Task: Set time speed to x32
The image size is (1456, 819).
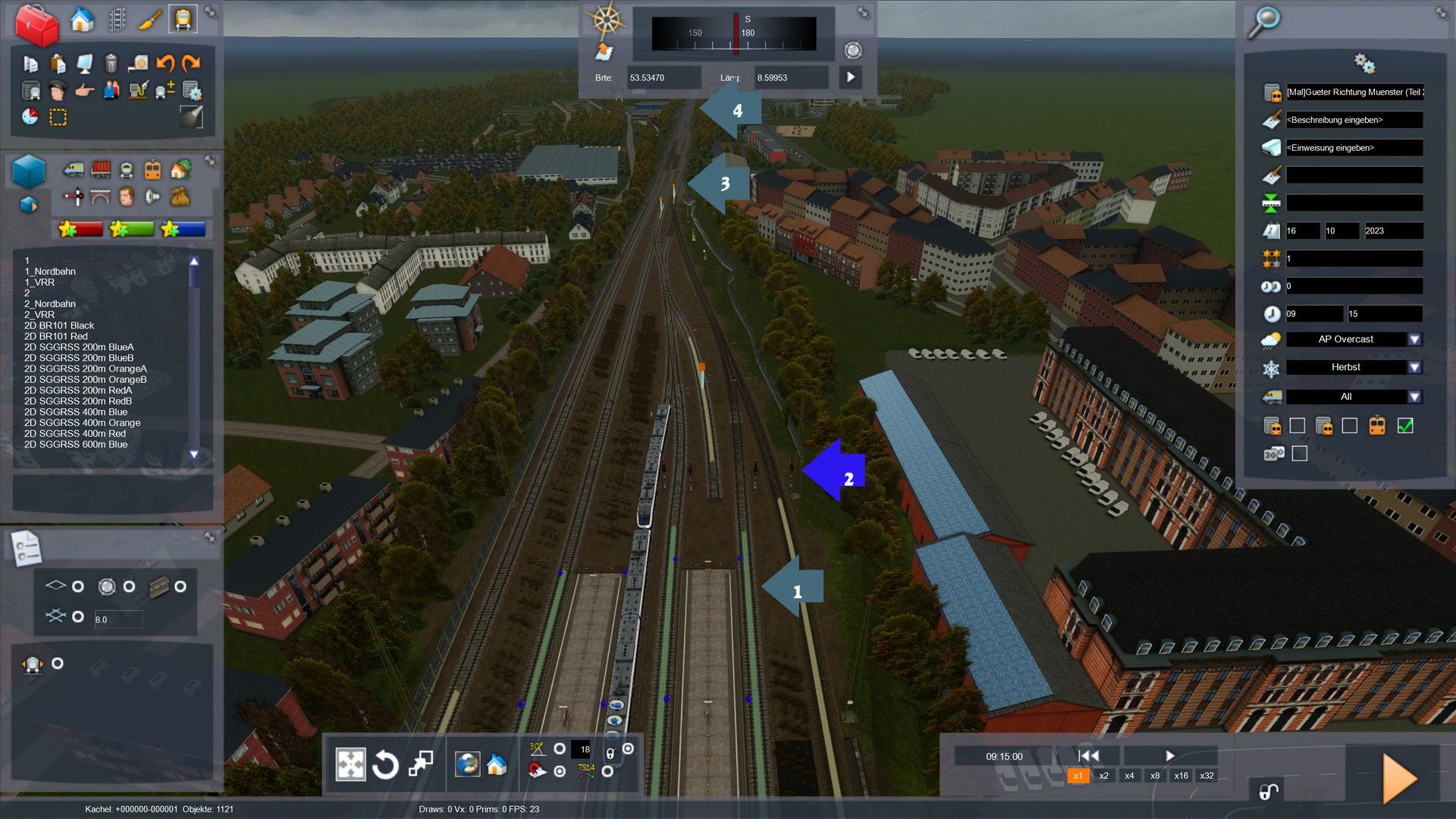Action: [1207, 776]
